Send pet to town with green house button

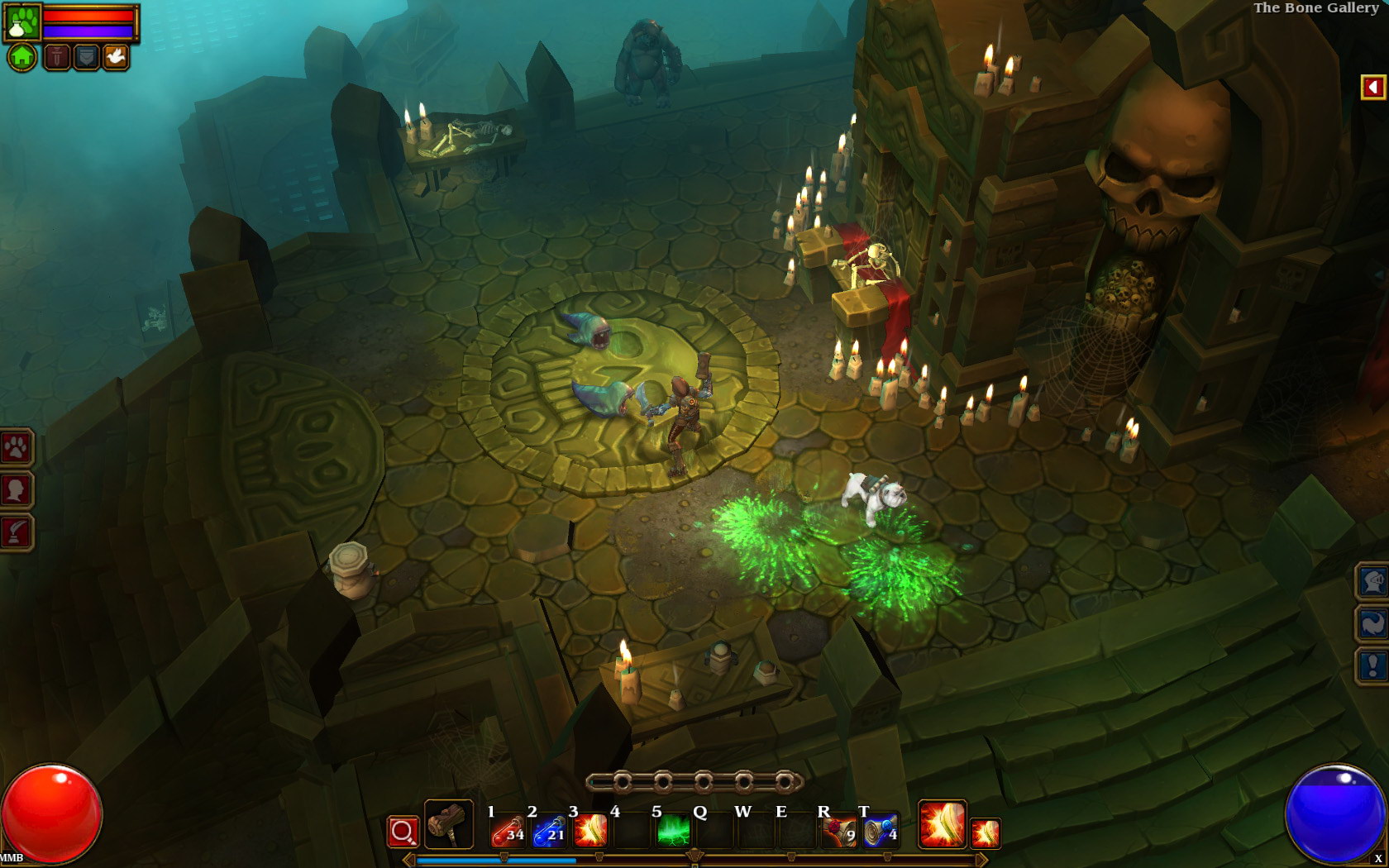22,57
